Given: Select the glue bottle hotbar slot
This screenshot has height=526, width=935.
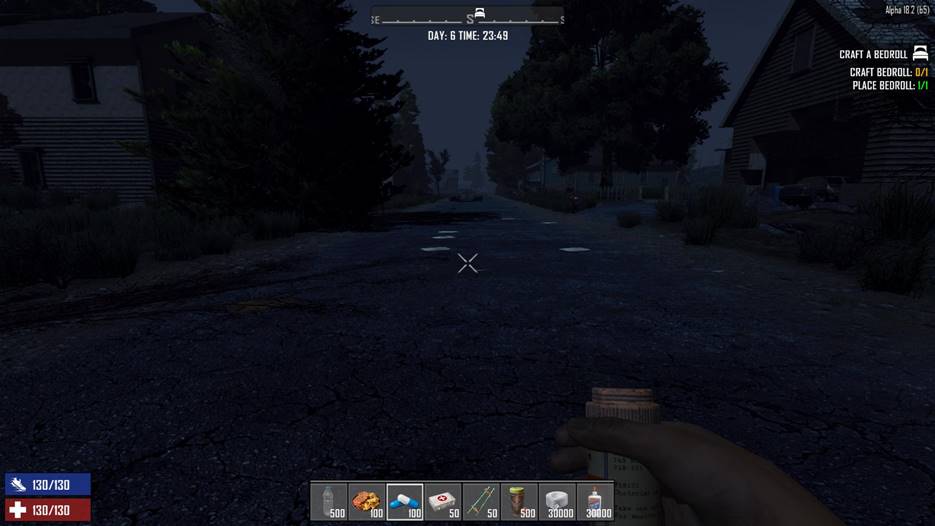Looking at the screenshot, I should (x=595, y=501).
